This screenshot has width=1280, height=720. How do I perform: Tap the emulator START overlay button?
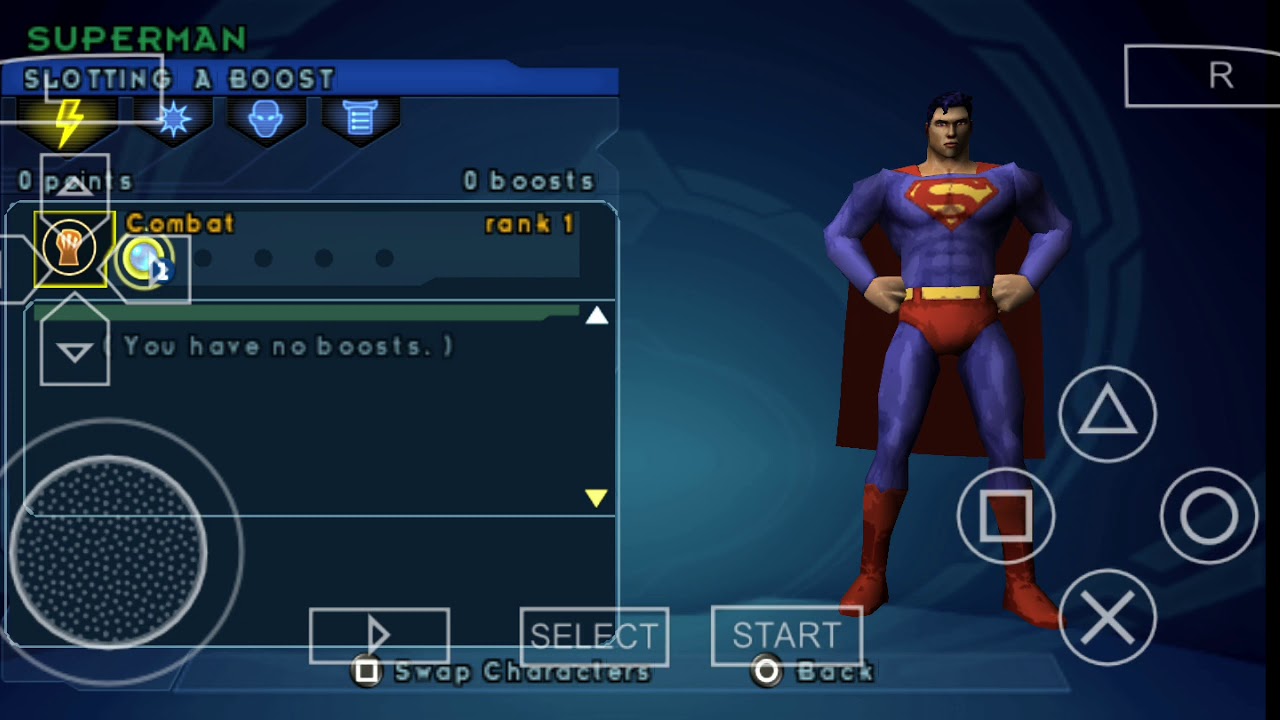(x=786, y=636)
